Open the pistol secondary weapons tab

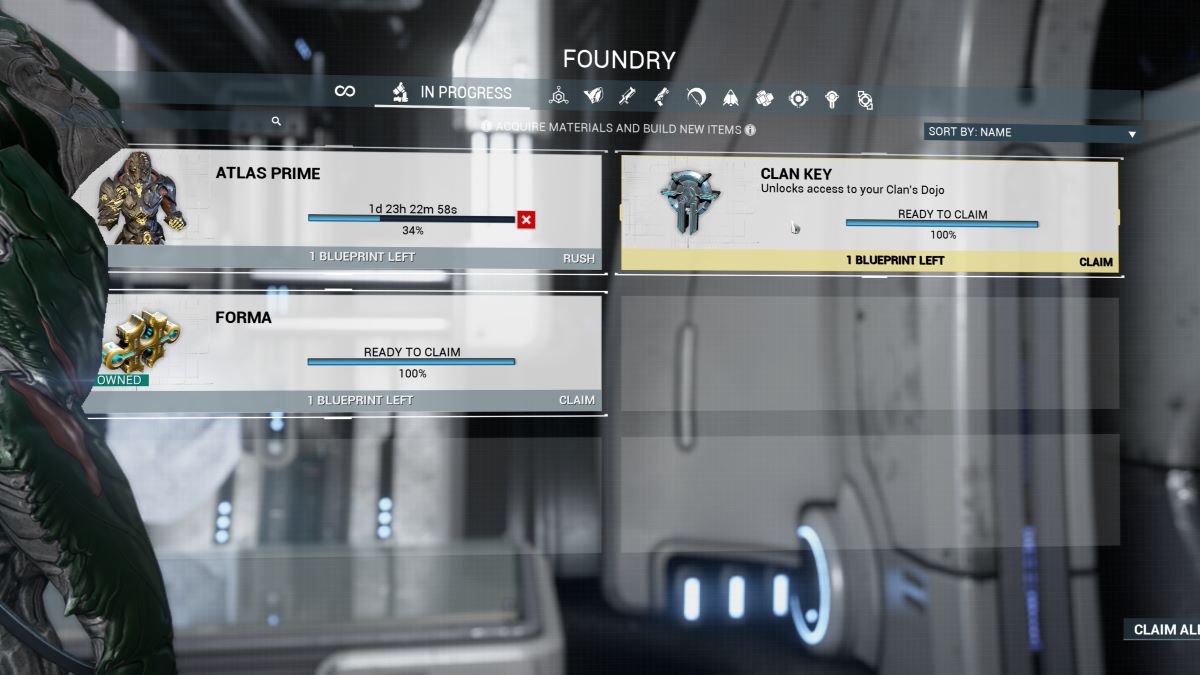[x=661, y=97]
